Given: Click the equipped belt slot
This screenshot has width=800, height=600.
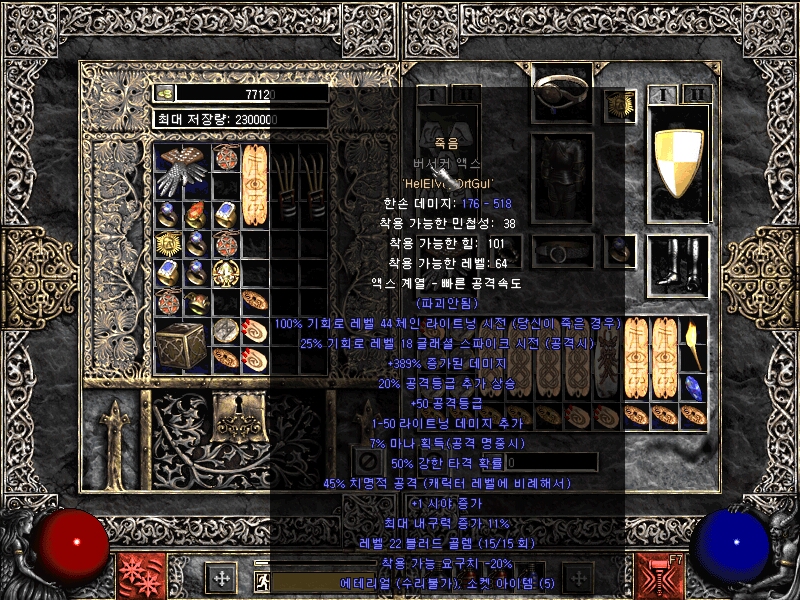Looking at the screenshot, I should tap(562, 251).
